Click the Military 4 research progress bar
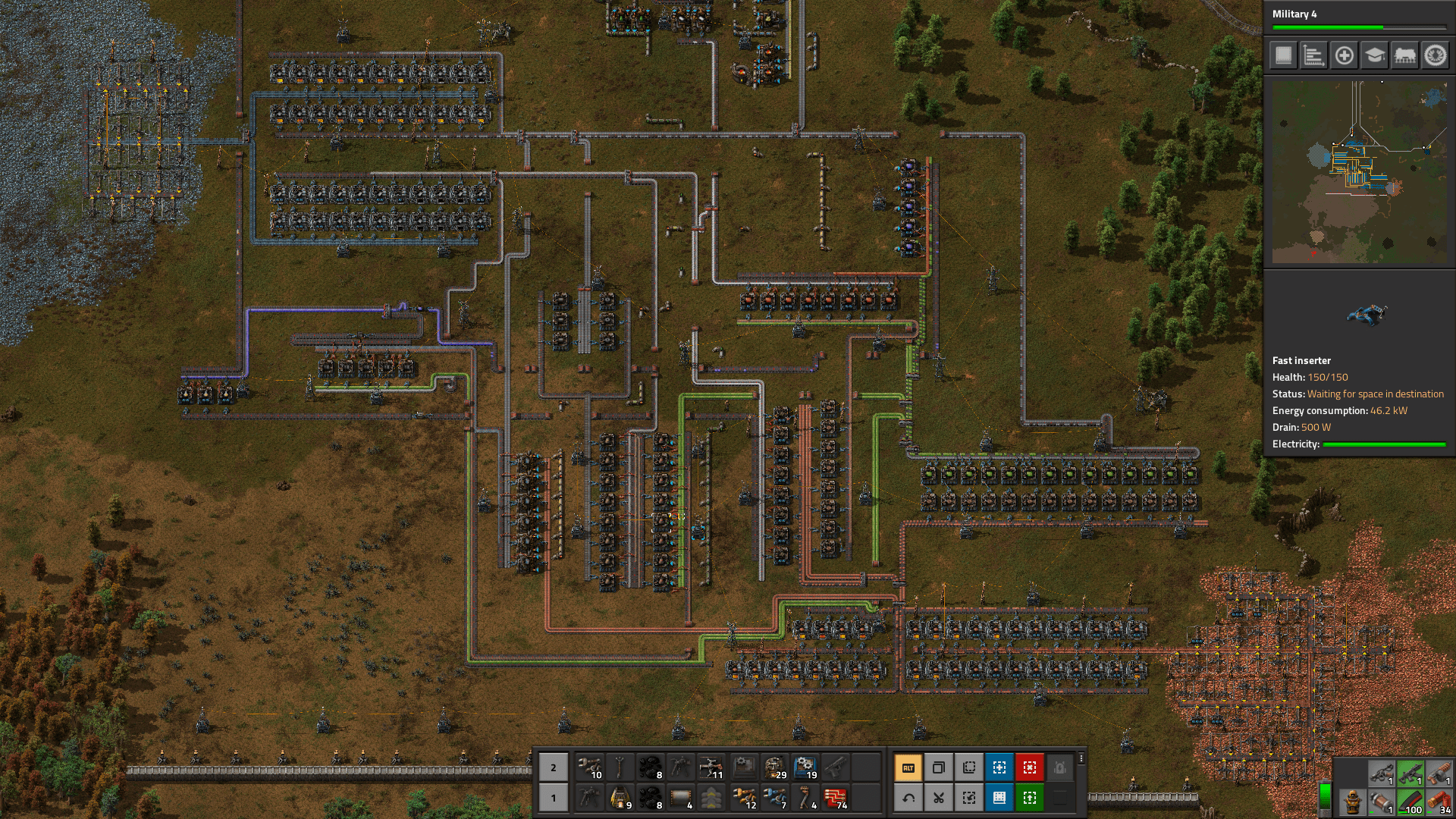This screenshot has width=1456, height=819. (1361, 27)
